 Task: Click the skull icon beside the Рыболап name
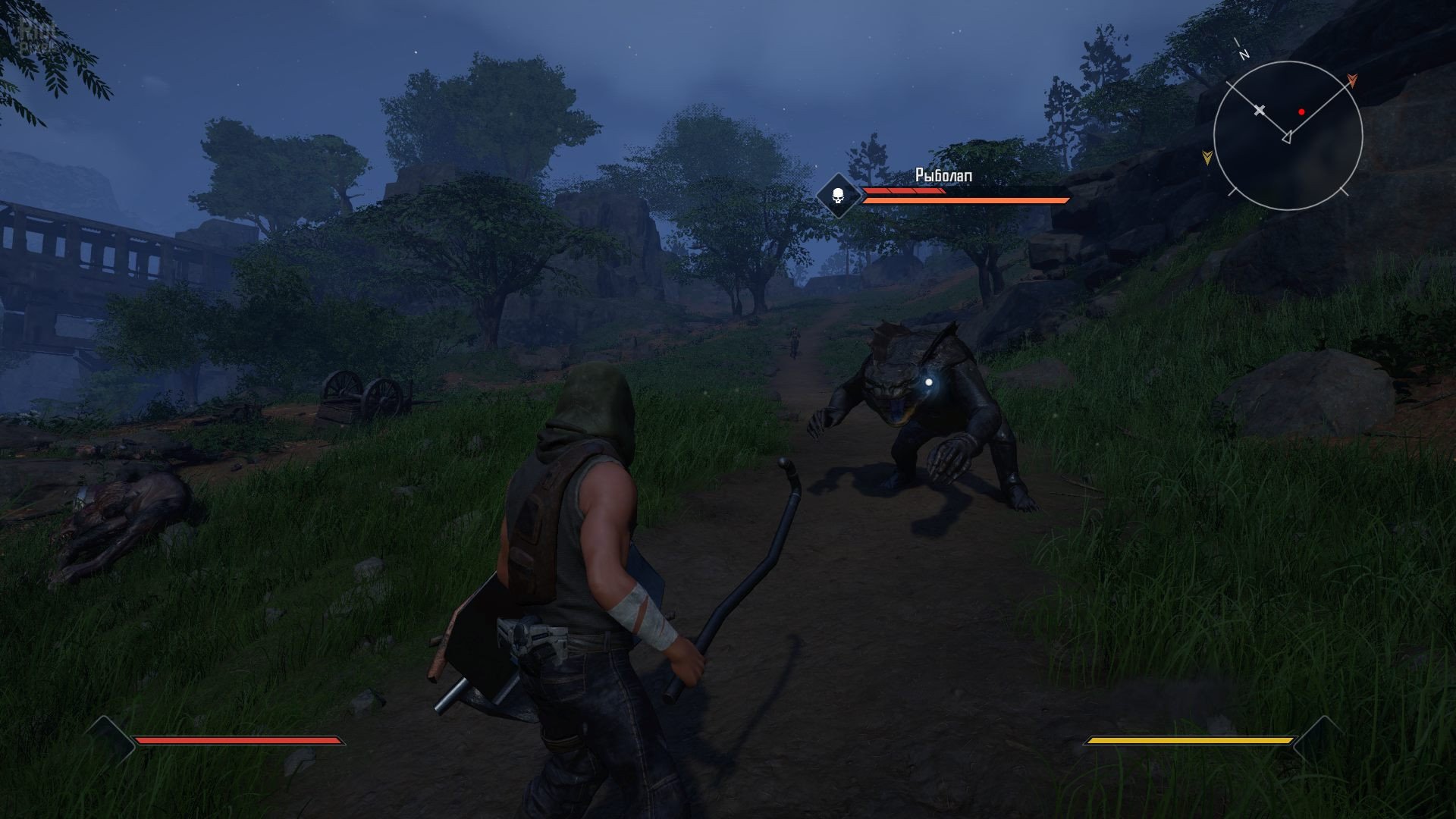tap(838, 196)
